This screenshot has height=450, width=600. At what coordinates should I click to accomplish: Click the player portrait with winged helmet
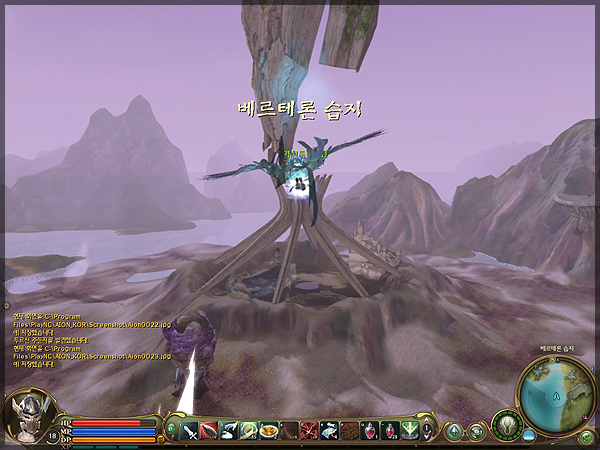27,419
